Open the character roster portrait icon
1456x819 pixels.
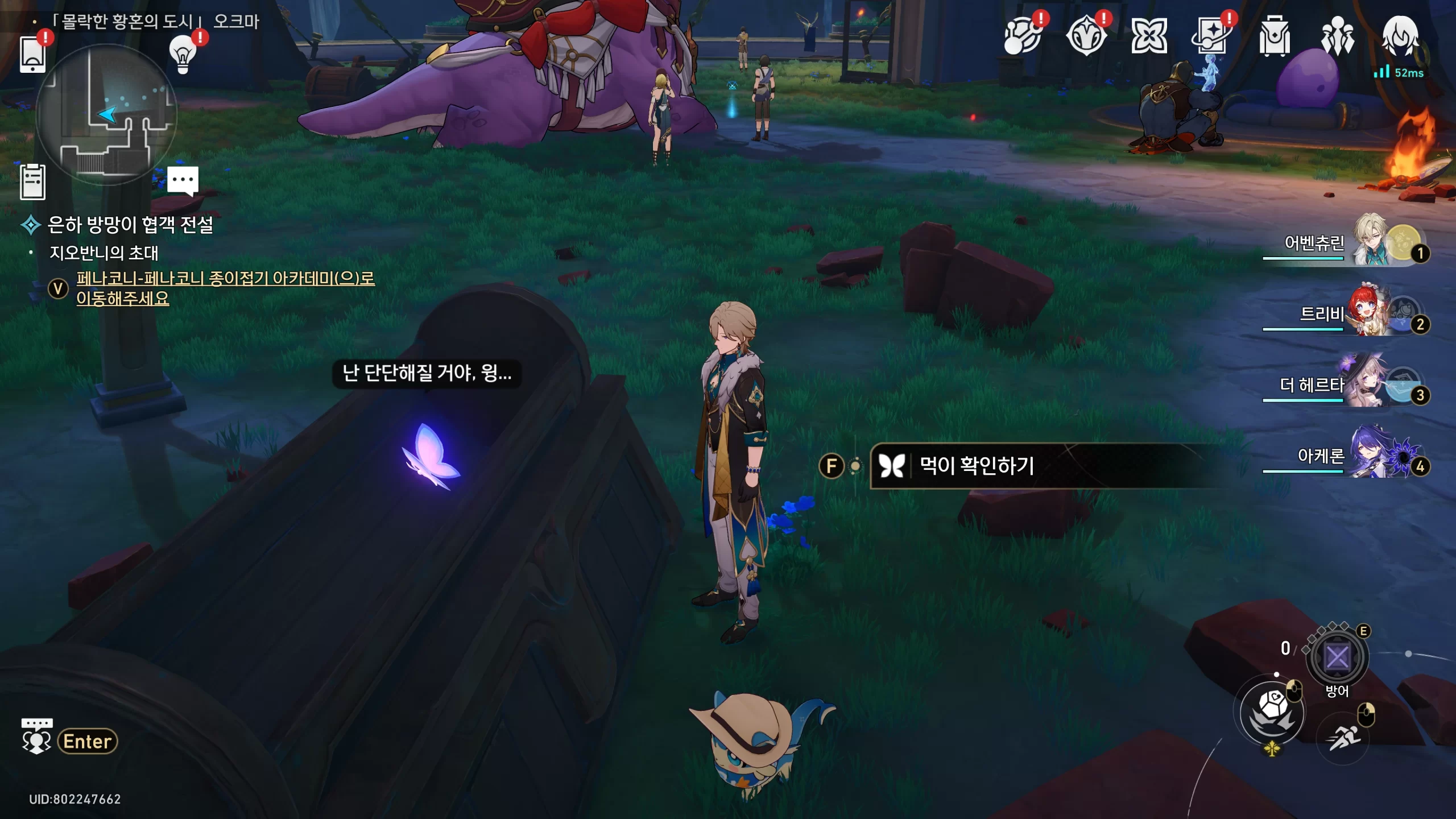click(1400, 37)
